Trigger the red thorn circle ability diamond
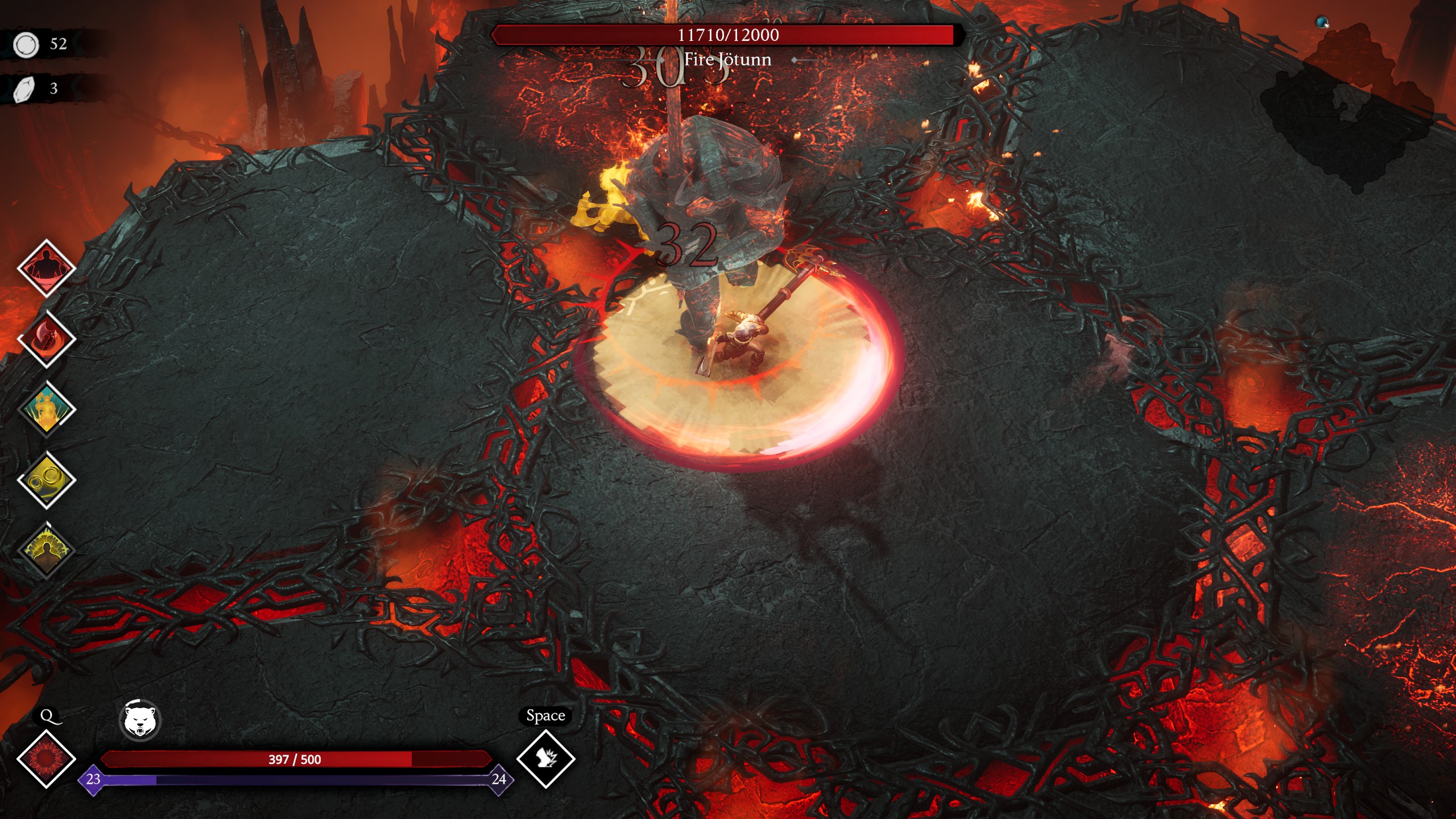Screen dimensions: 1456x819 point(46,759)
